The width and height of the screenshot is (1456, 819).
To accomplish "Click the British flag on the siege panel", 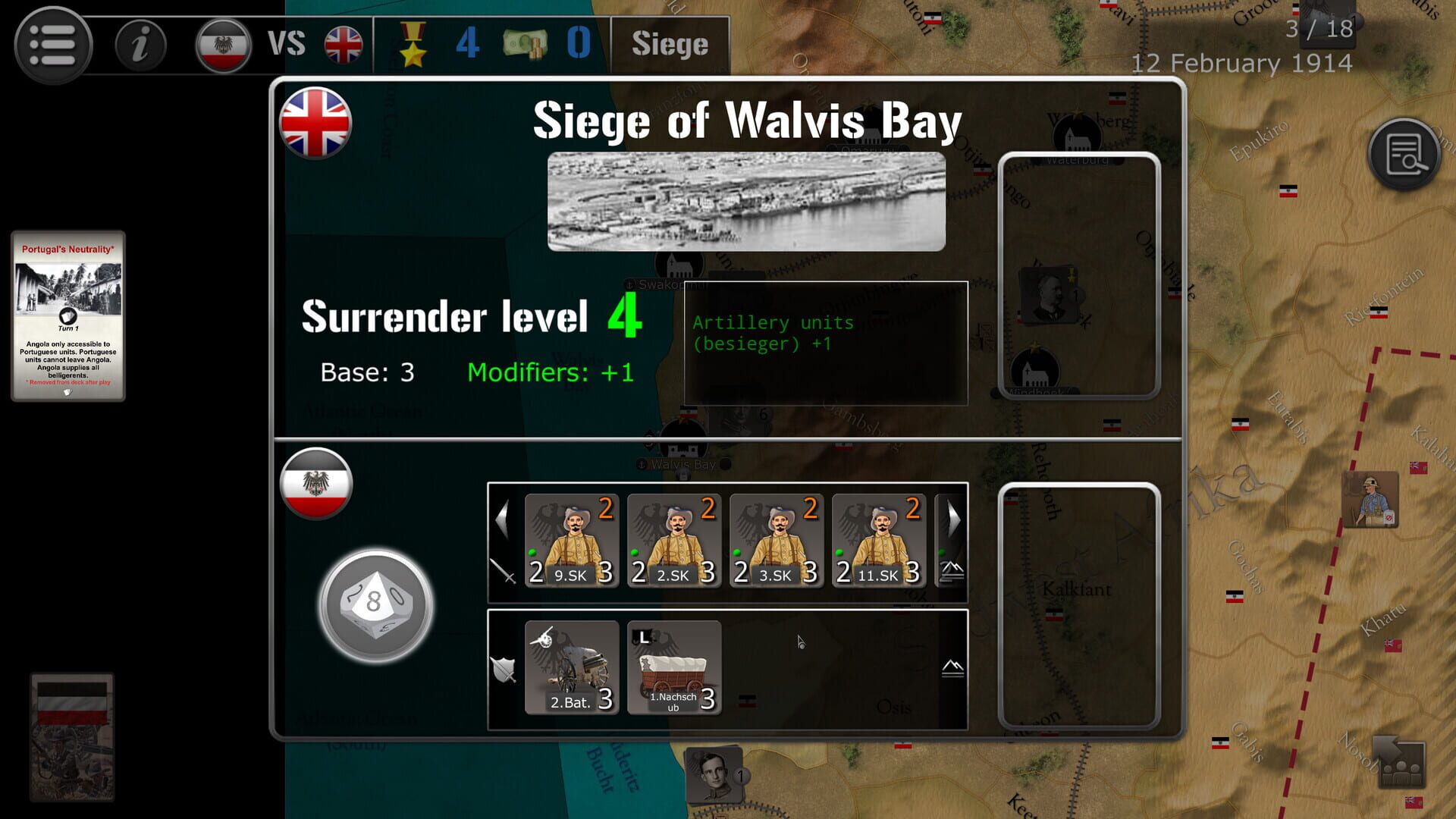I will coord(316,121).
